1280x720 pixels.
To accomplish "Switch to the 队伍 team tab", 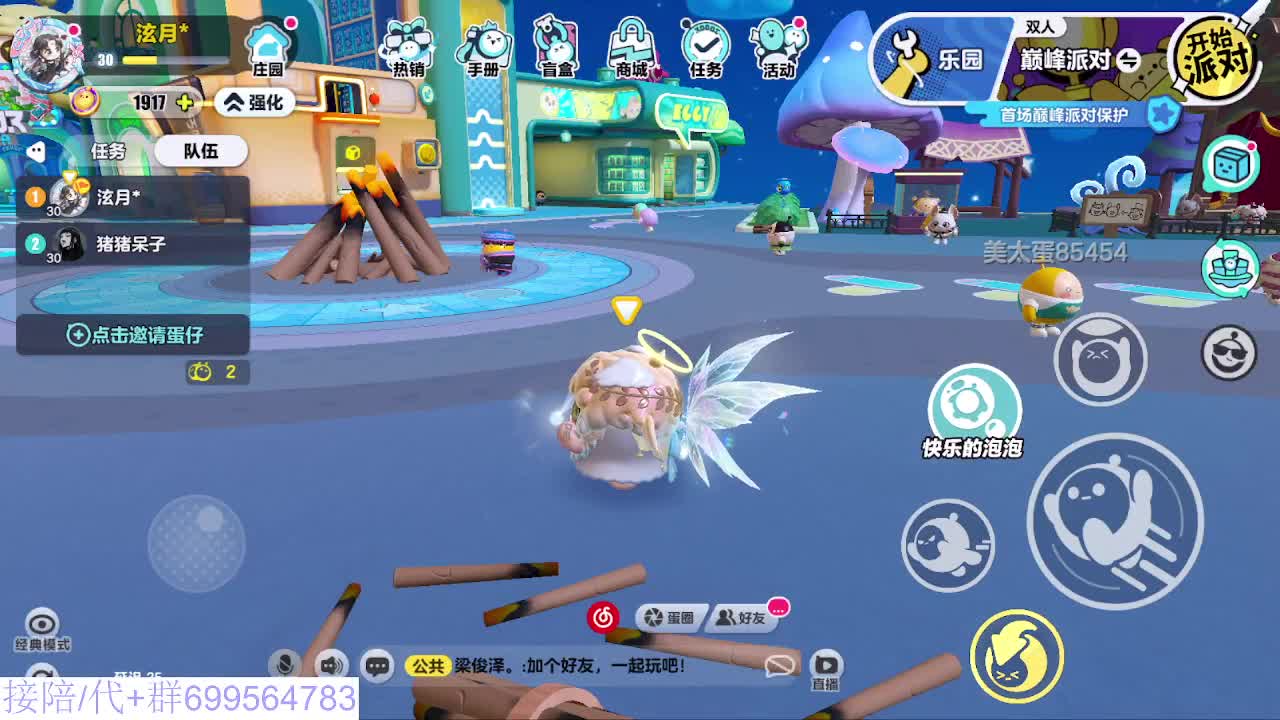I will pos(203,150).
